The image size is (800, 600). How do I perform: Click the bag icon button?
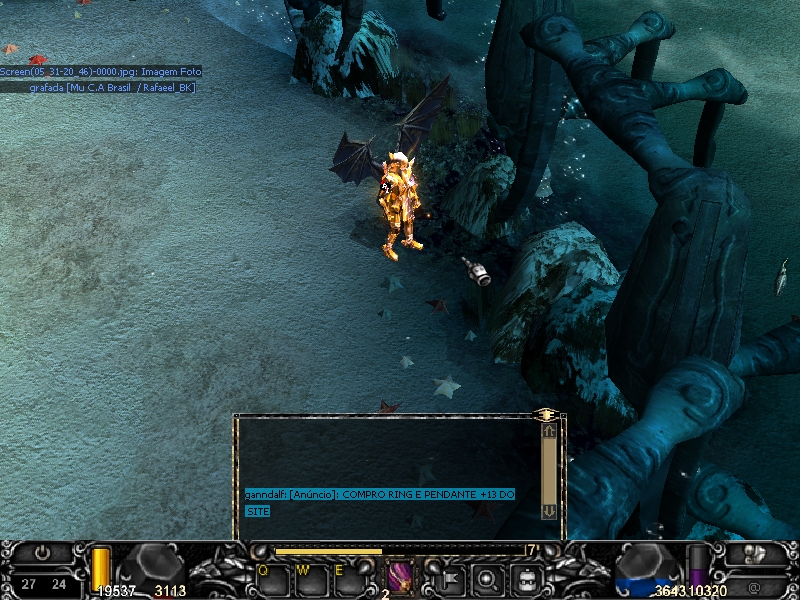click(x=527, y=577)
